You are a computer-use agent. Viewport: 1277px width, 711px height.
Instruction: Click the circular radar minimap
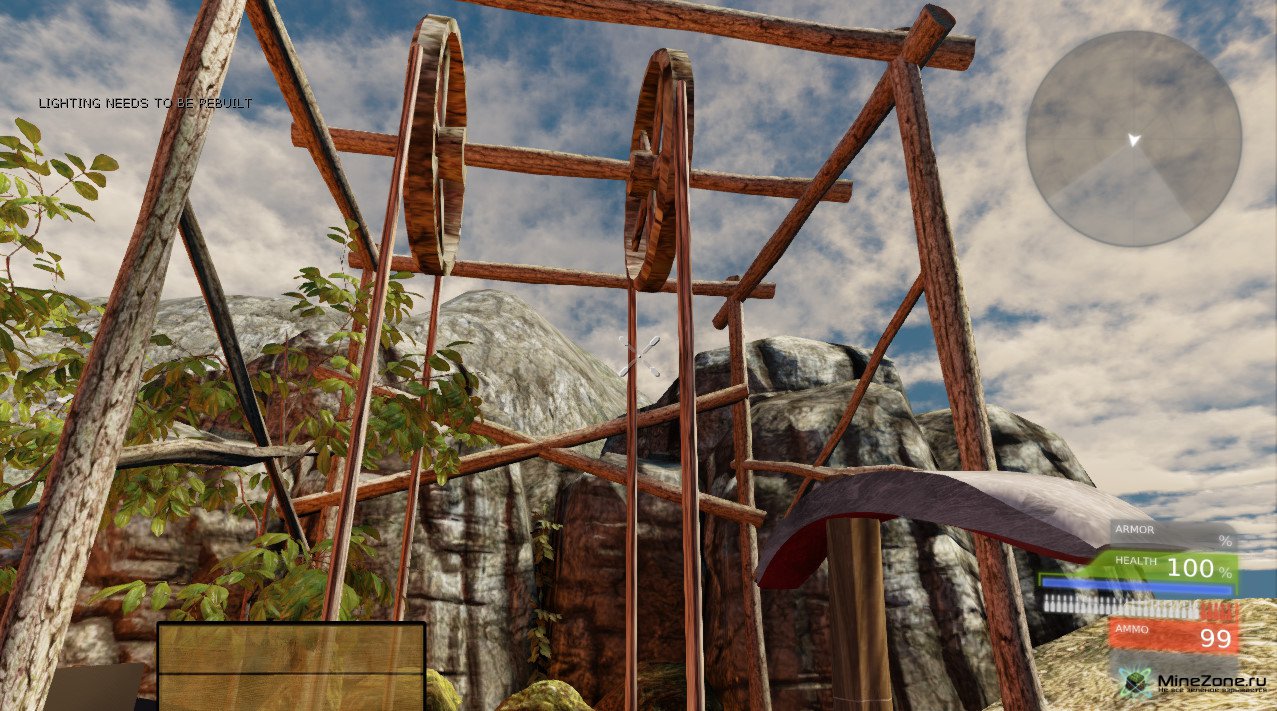pyautogui.click(x=1133, y=139)
